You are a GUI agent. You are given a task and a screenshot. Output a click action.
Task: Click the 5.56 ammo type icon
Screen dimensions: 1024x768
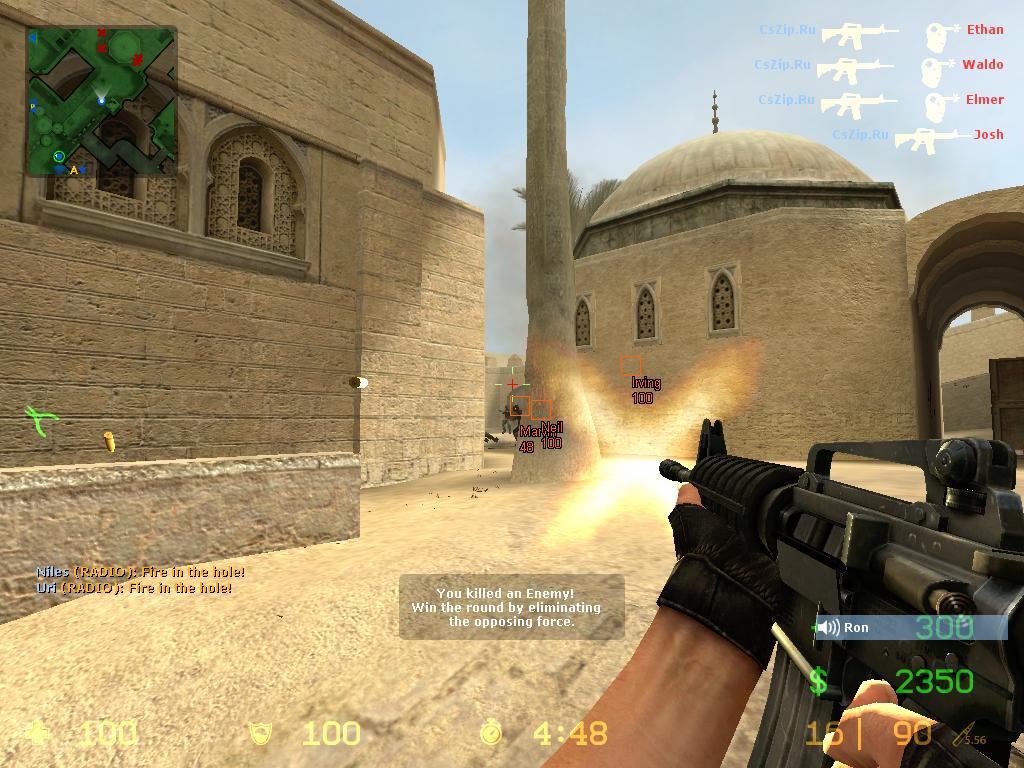(x=969, y=737)
